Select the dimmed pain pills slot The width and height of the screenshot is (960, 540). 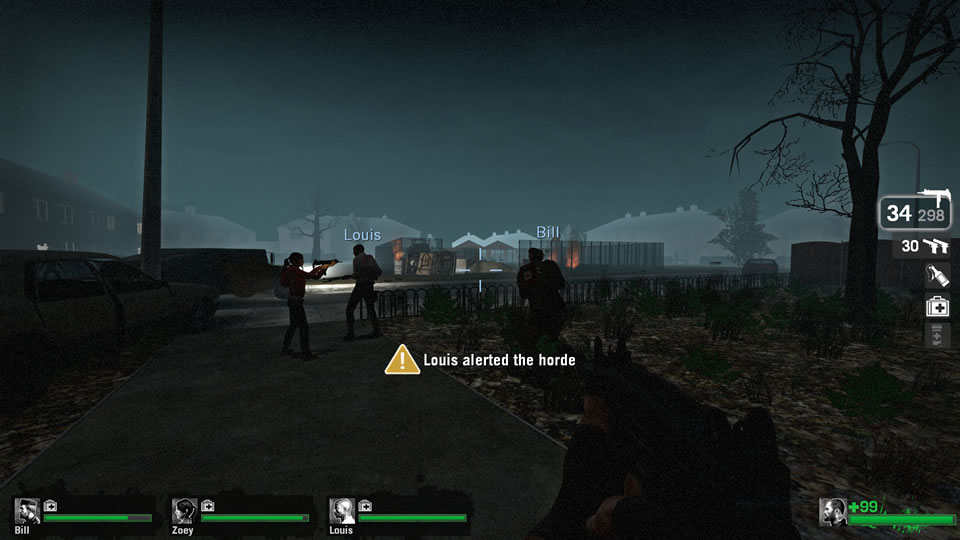(x=937, y=336)
